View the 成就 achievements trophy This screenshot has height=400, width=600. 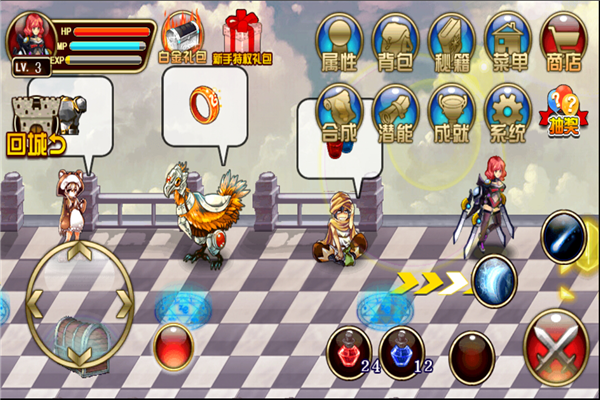coord(451,112)
